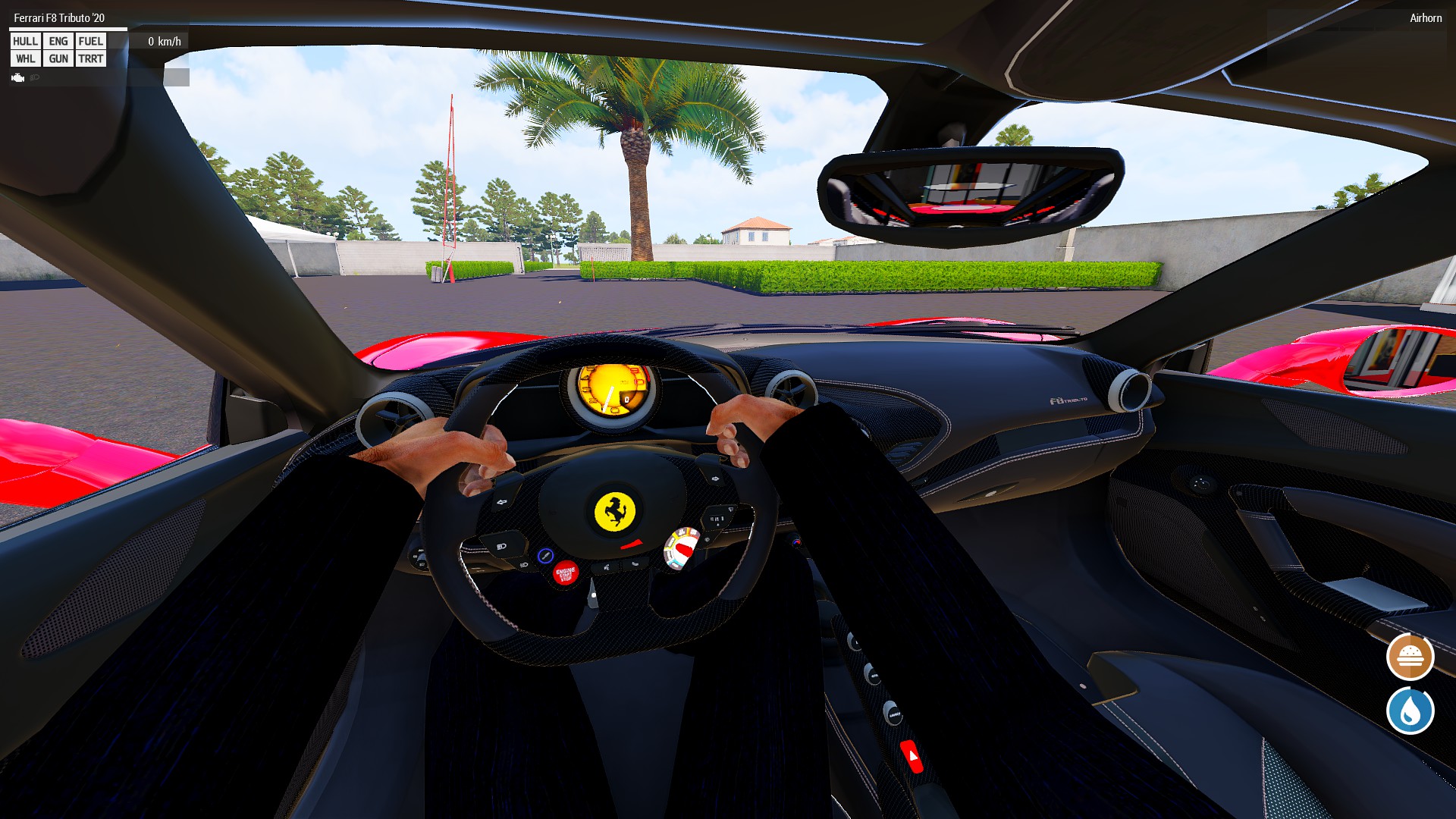Click the small engine icon
The width and height of the screenshot is (1456, 819).
[18, 77]
